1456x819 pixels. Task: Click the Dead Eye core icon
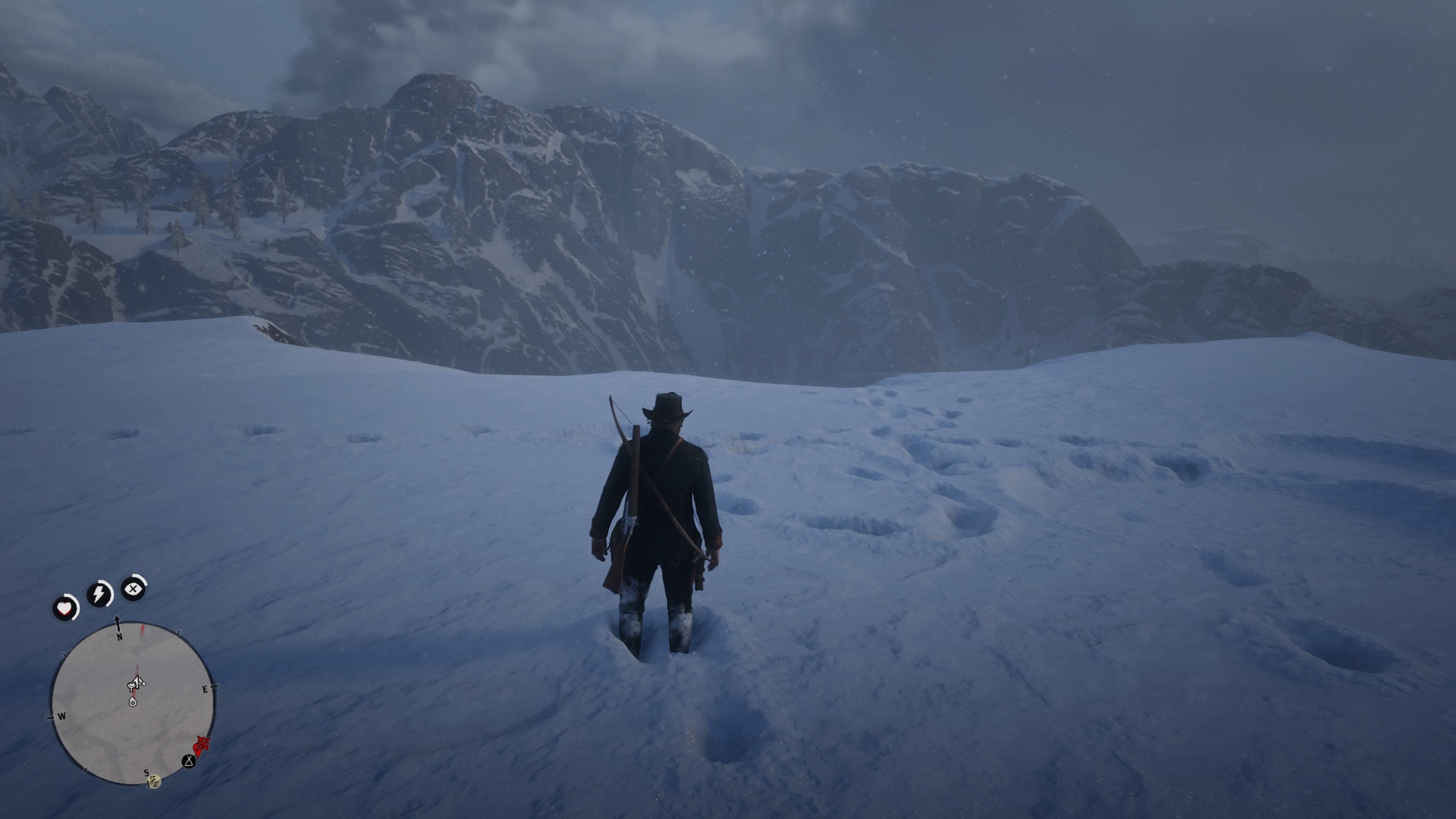tap(133, 588)
